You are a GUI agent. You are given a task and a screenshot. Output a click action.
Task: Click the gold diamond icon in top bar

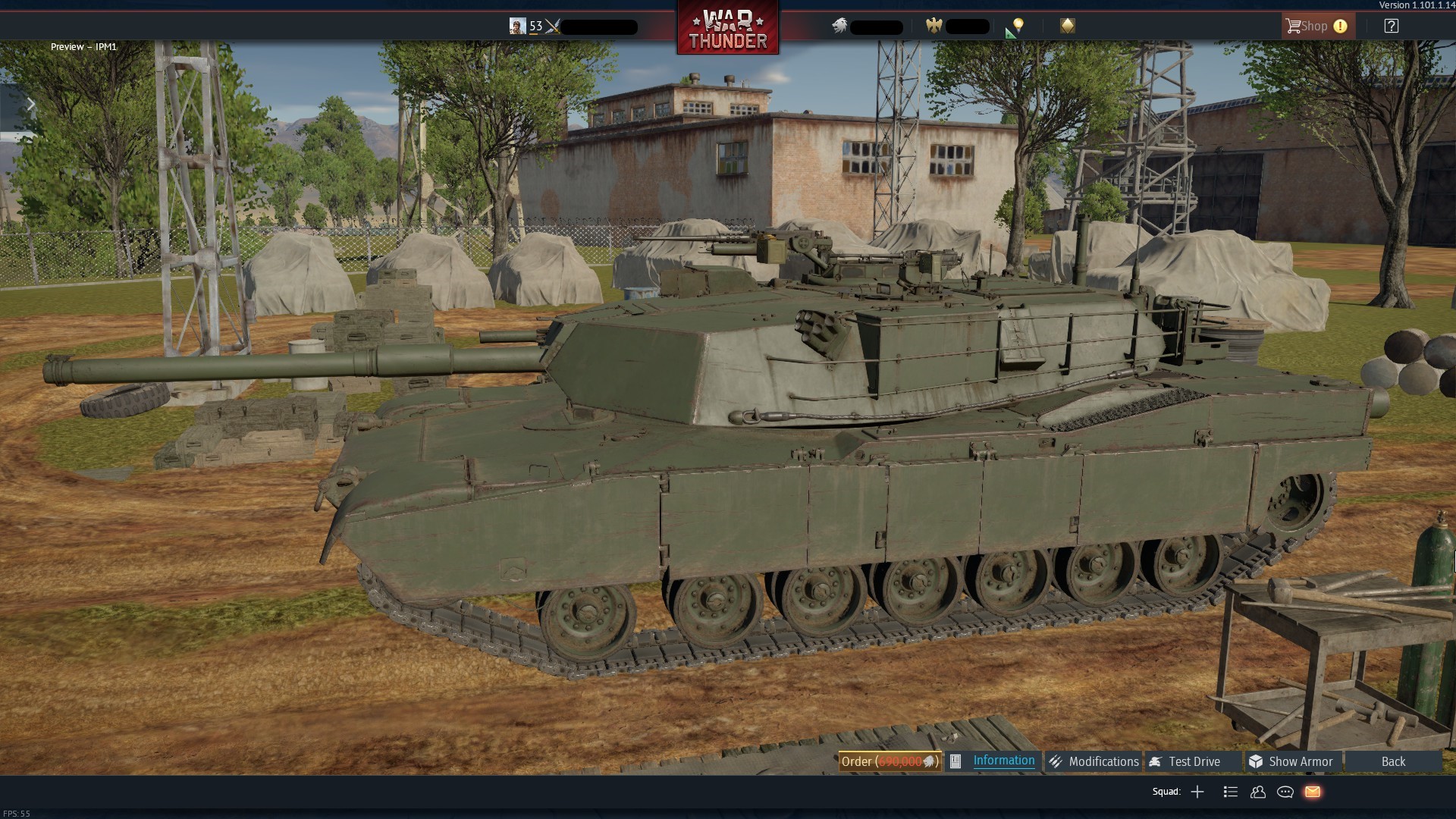click(1068, 26)
